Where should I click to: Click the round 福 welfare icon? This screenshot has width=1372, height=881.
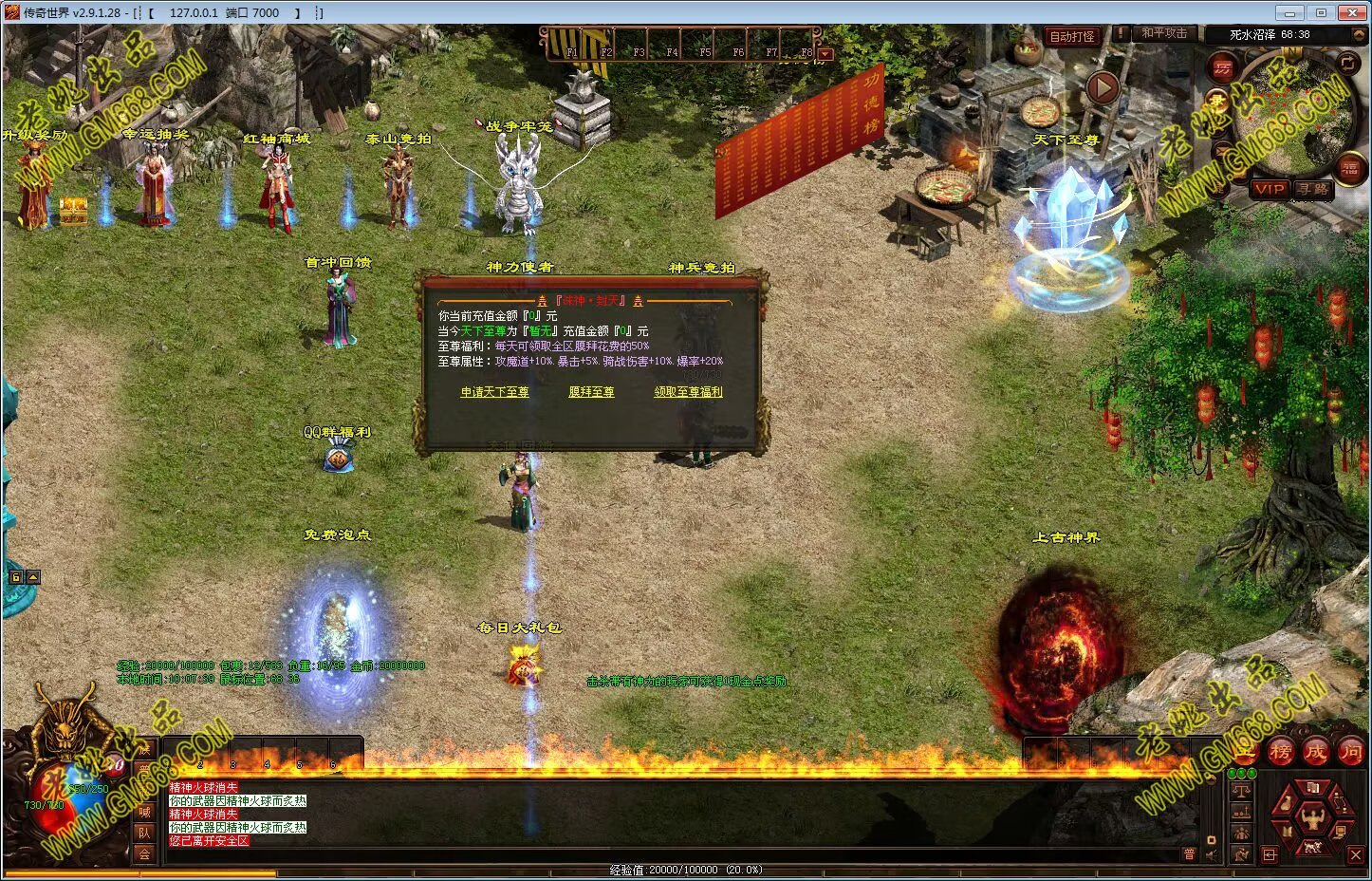[x=1349, y=169]
